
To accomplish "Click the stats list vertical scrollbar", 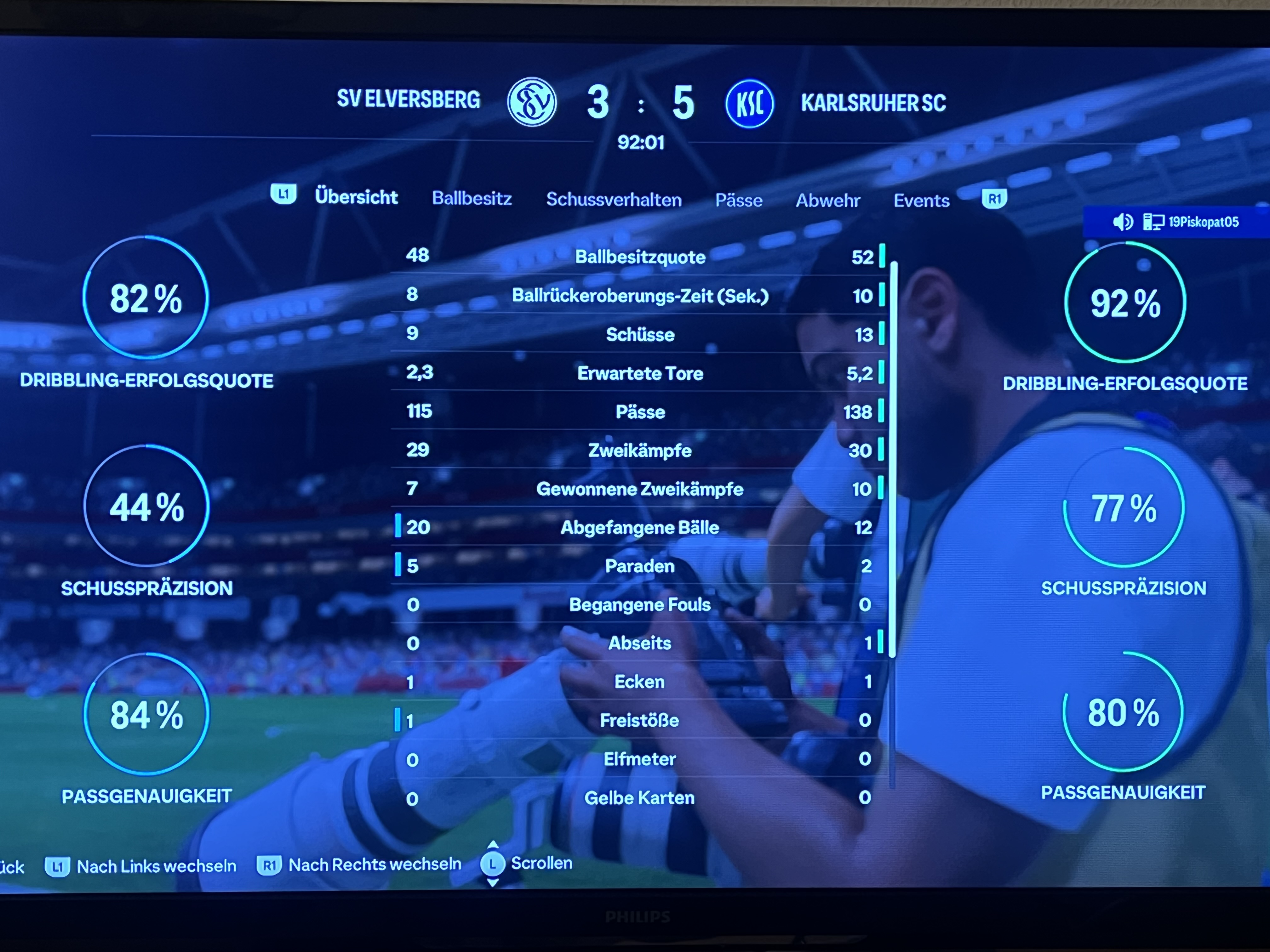I will [893, 459].
